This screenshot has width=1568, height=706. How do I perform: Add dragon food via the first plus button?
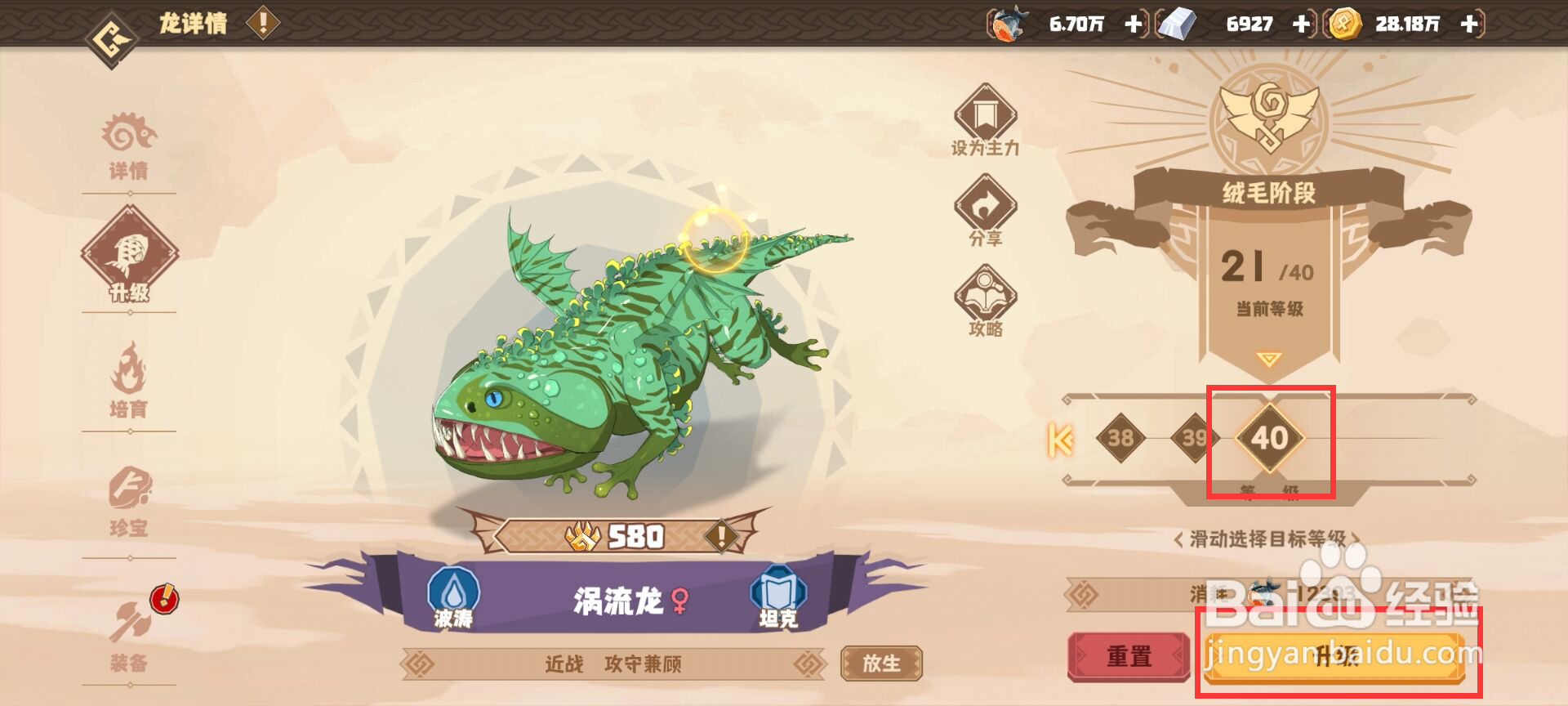1133,25
